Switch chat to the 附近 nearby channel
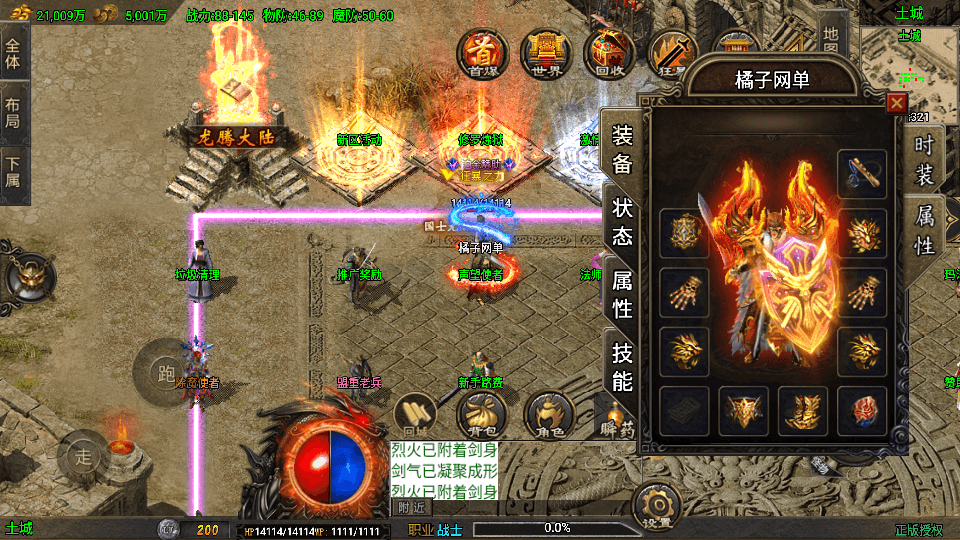Viewport: 960px width, 540px height. pos(412,507)
